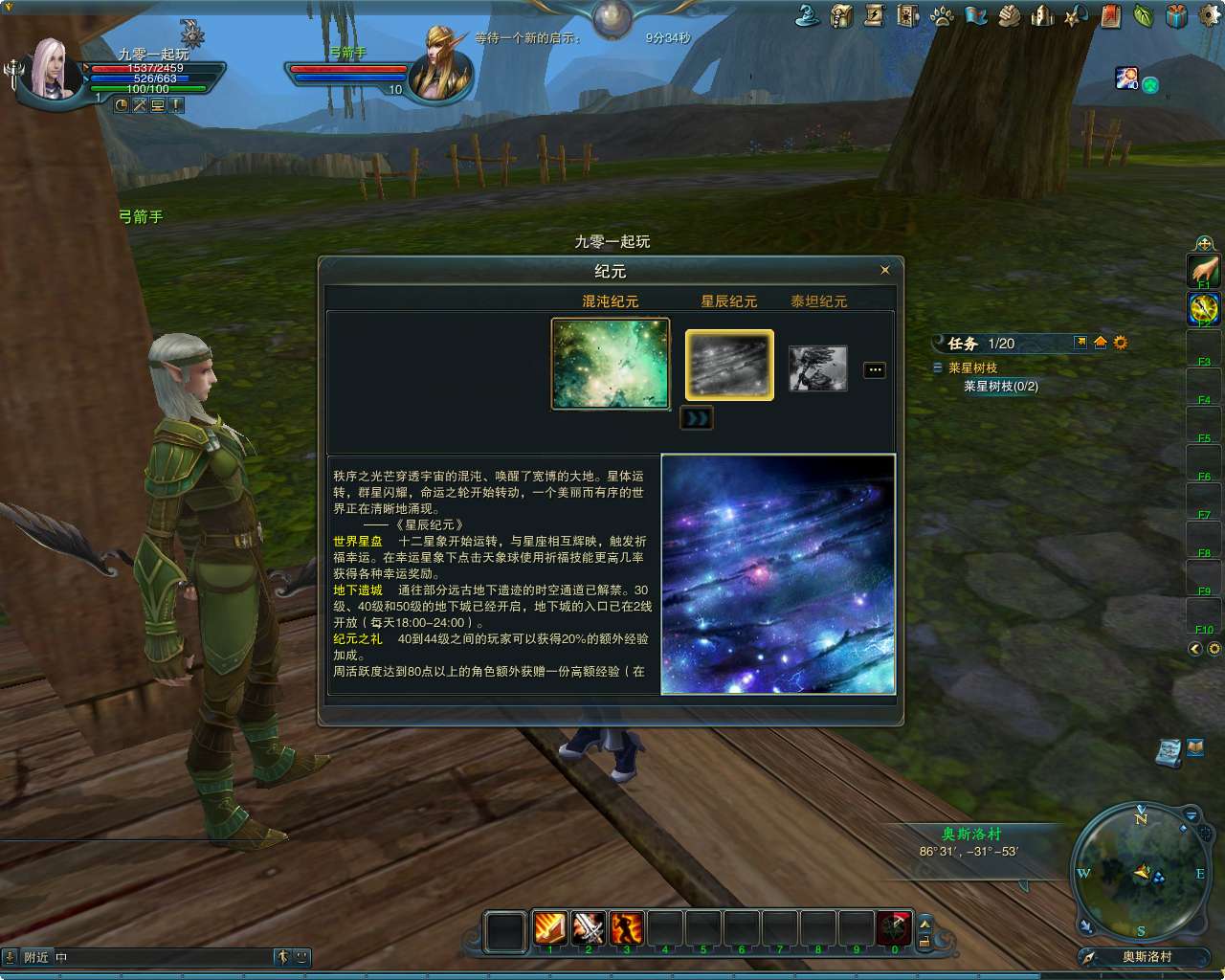Open the 附近 chat channel dropdown

tap(36, 956)
